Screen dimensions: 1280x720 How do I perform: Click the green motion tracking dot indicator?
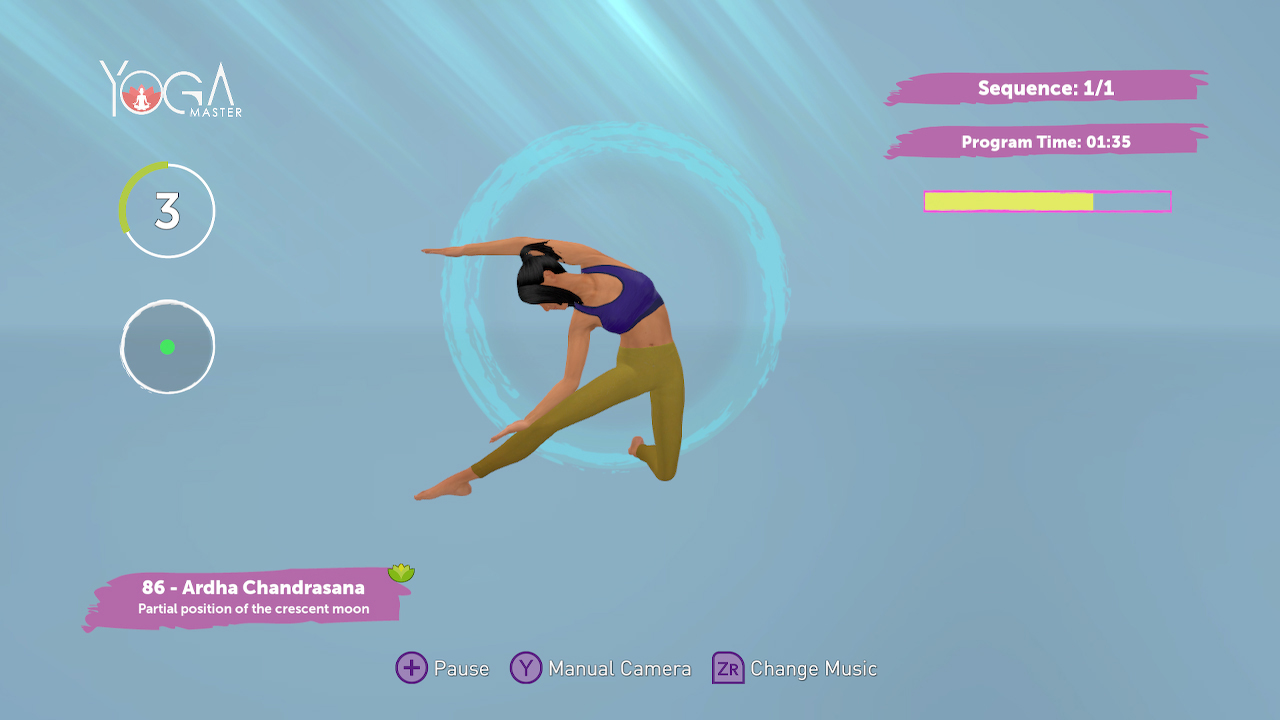tap(167, 347)
